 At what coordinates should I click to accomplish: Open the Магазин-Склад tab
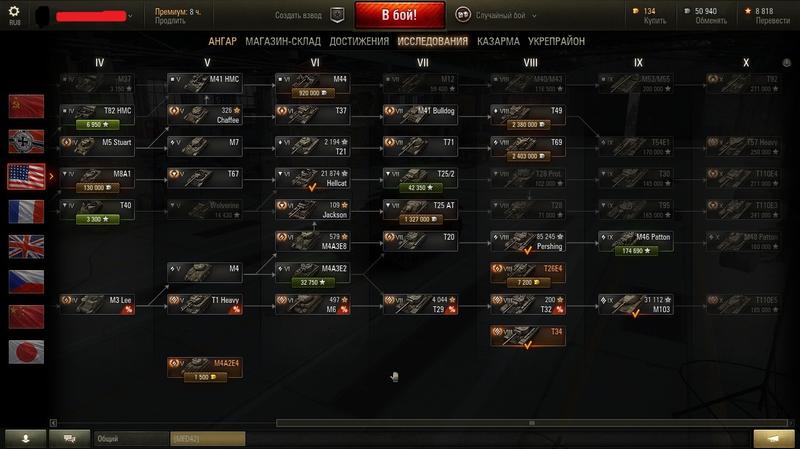point(281,41)
